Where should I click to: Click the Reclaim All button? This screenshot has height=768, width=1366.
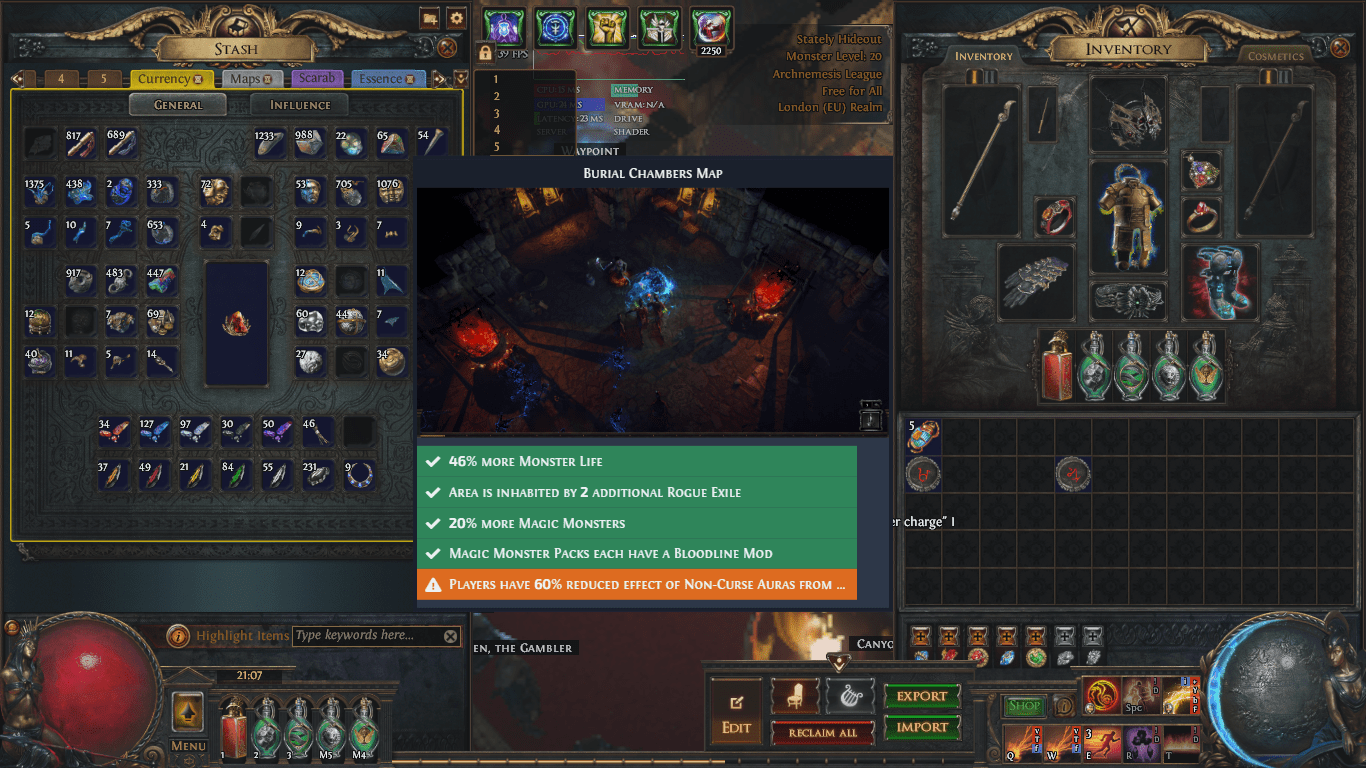(822, 733)
